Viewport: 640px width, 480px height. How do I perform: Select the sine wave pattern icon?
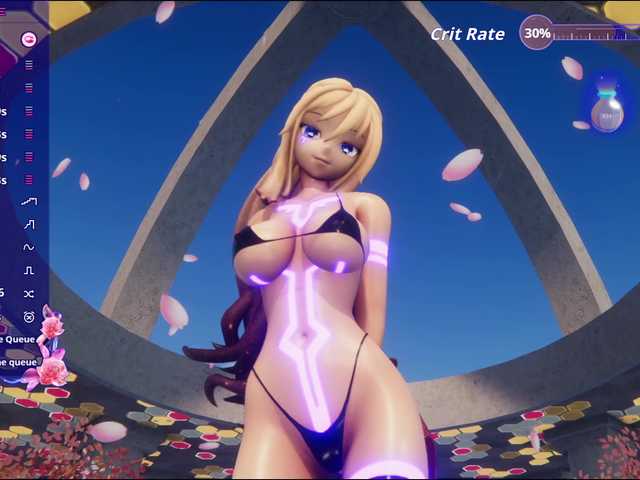[x=29, y=247]
